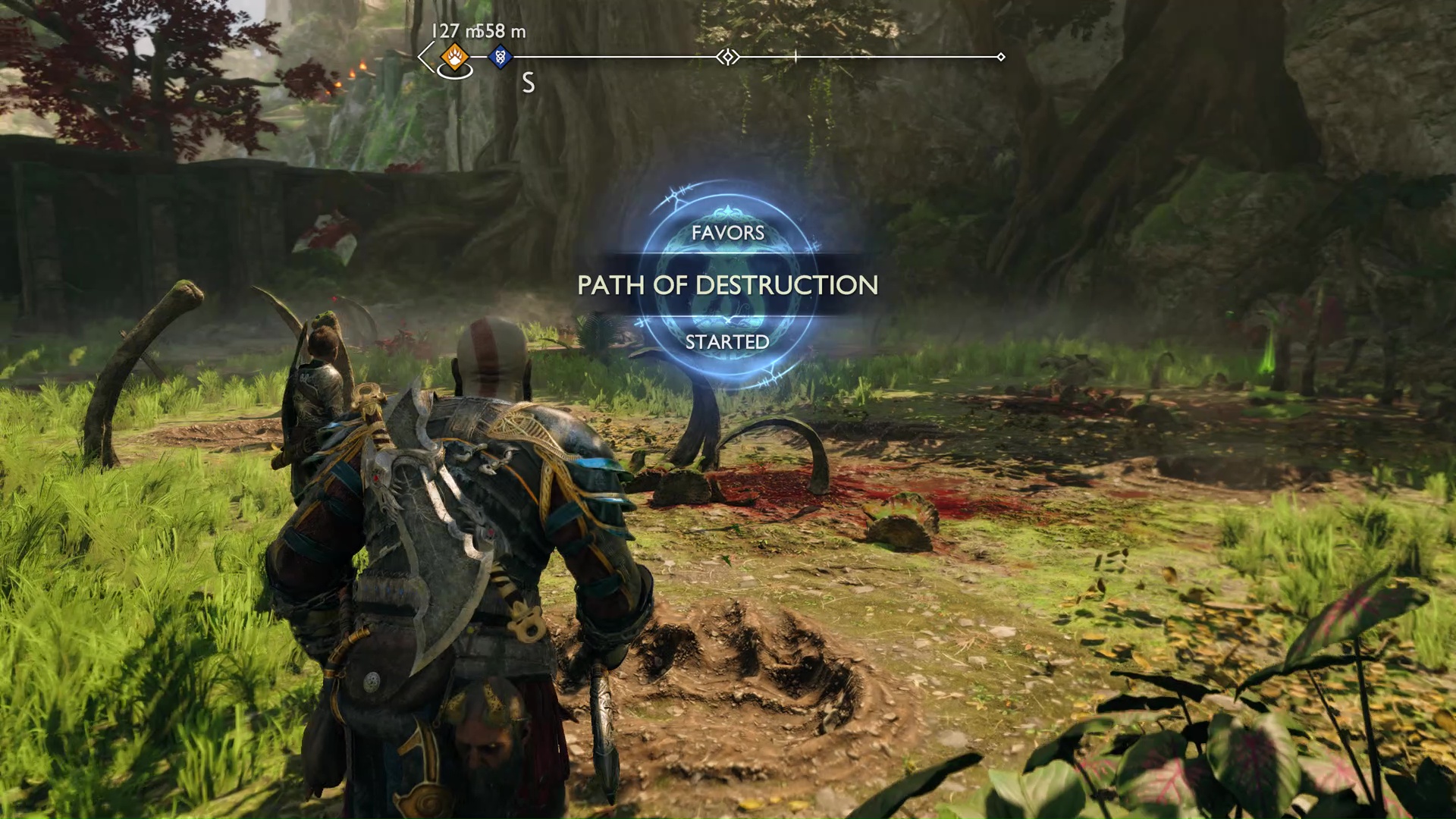Click the small diamond at compass right end
1456x819 pixels.
point(1003,55)
